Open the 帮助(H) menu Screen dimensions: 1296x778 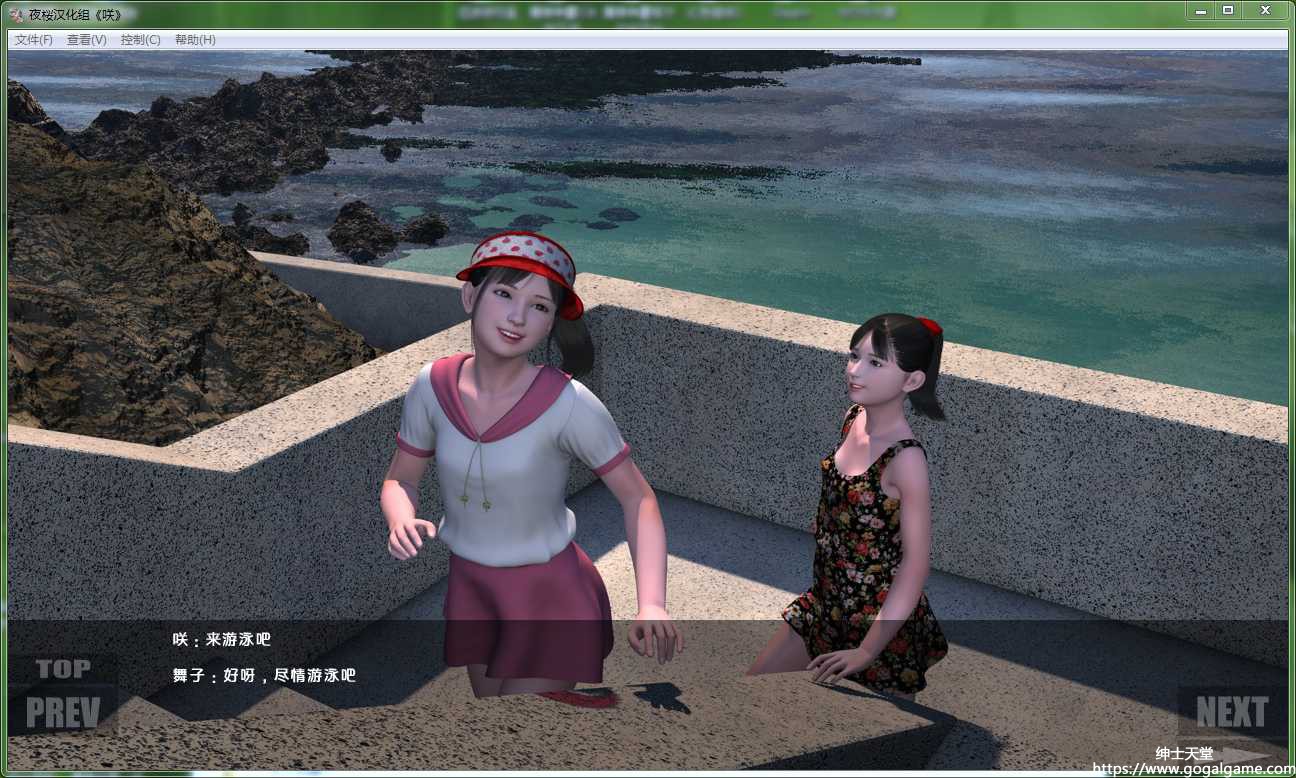195,40
